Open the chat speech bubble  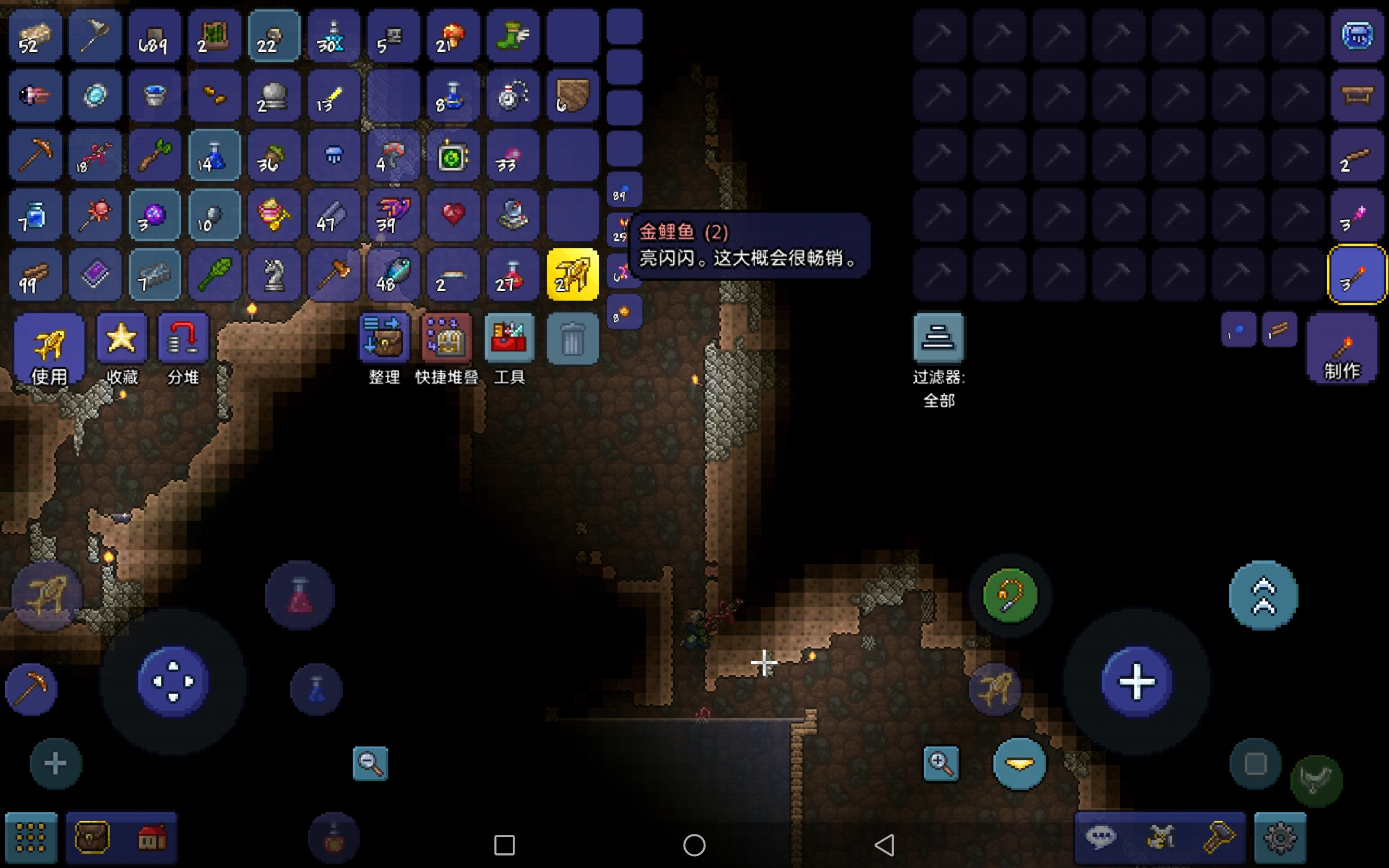coord(1100,837)
